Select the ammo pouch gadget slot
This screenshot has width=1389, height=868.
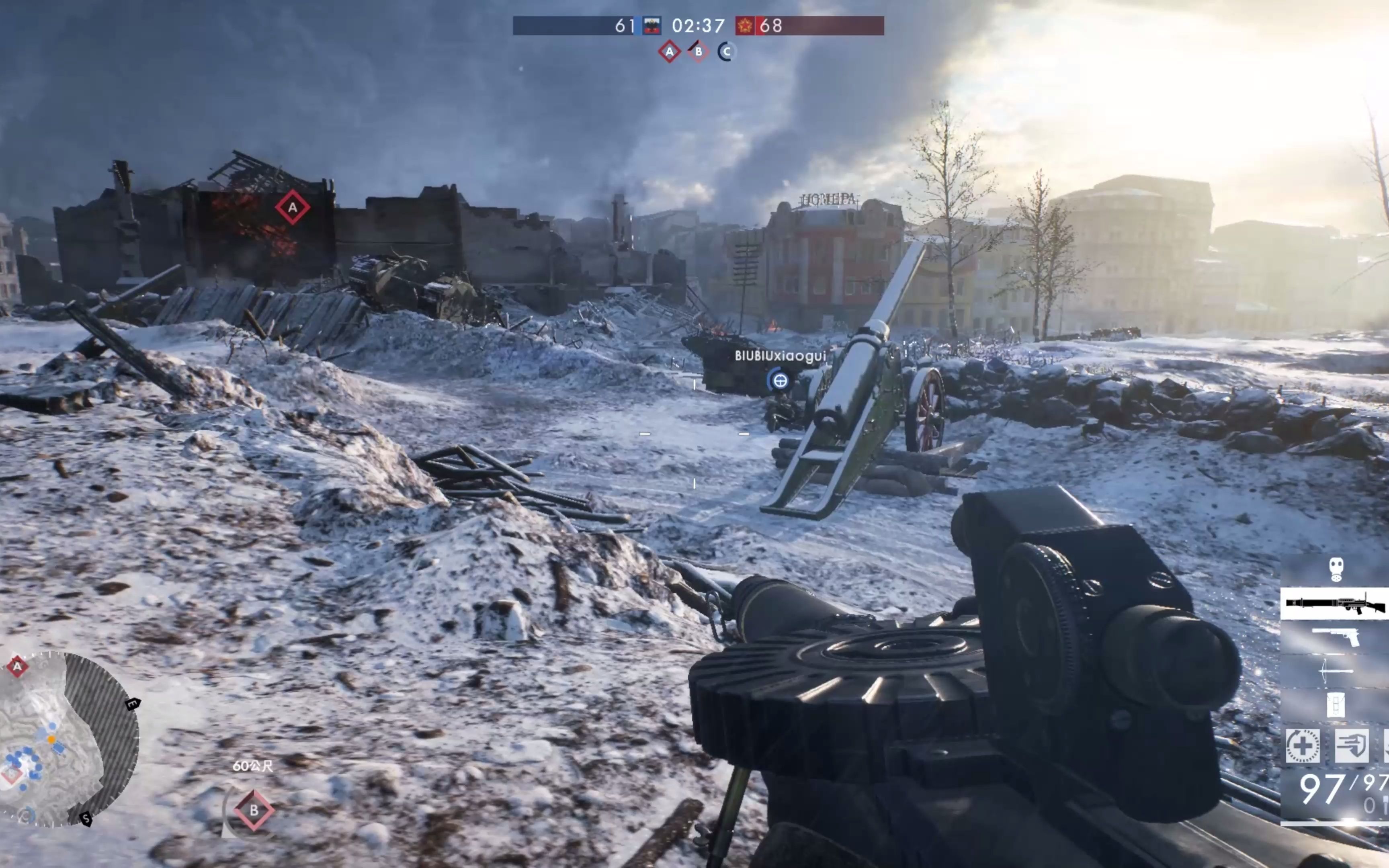(x=1336, y=704)
